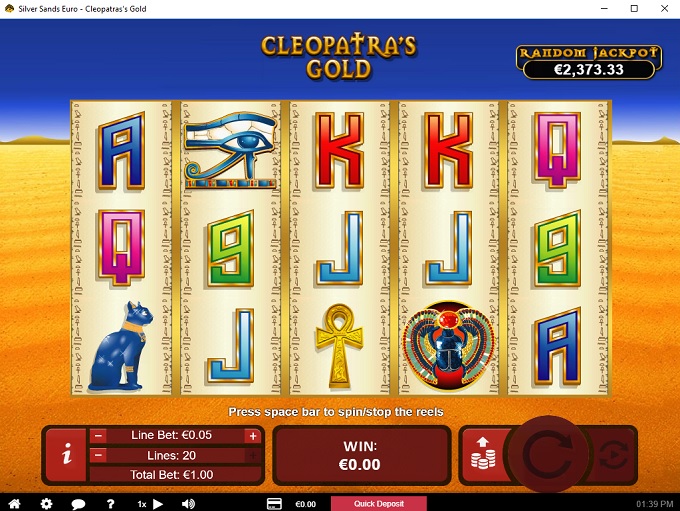680x511 pixels.
Task: Toggle the sound speaker icon
Action: [188, 503]
